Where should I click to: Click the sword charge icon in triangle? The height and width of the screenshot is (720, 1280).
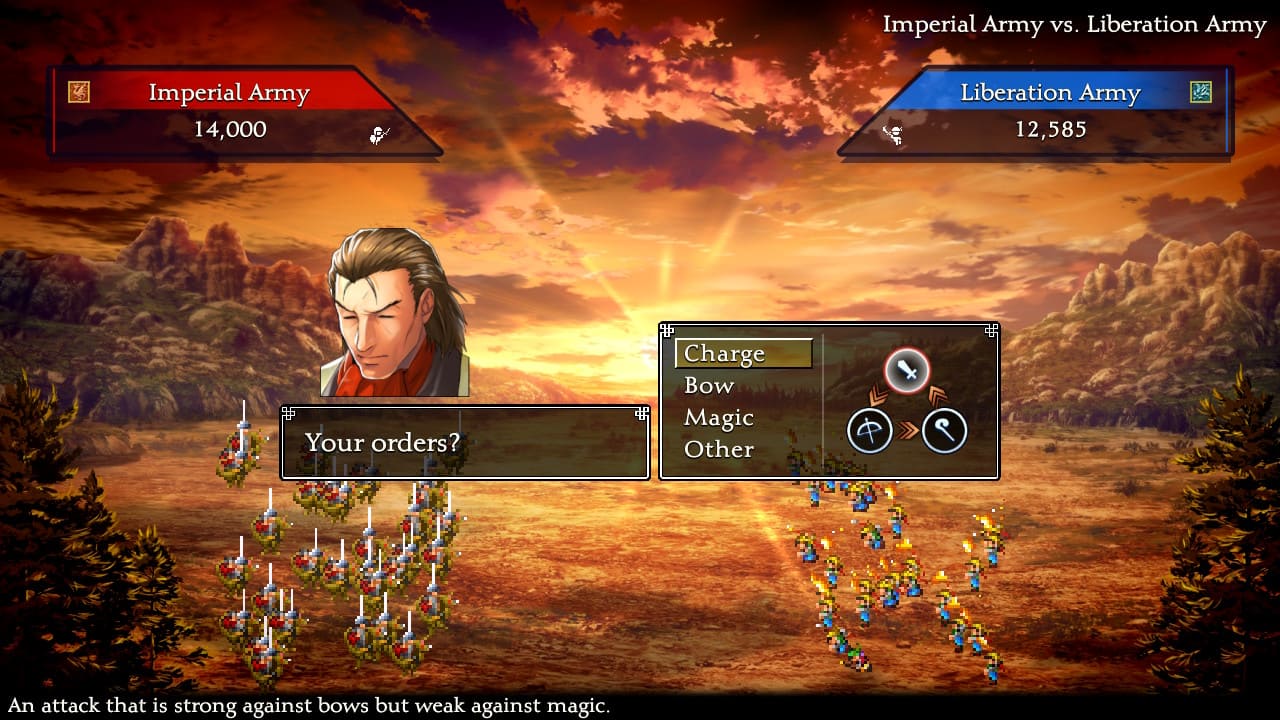pos(907,372)
